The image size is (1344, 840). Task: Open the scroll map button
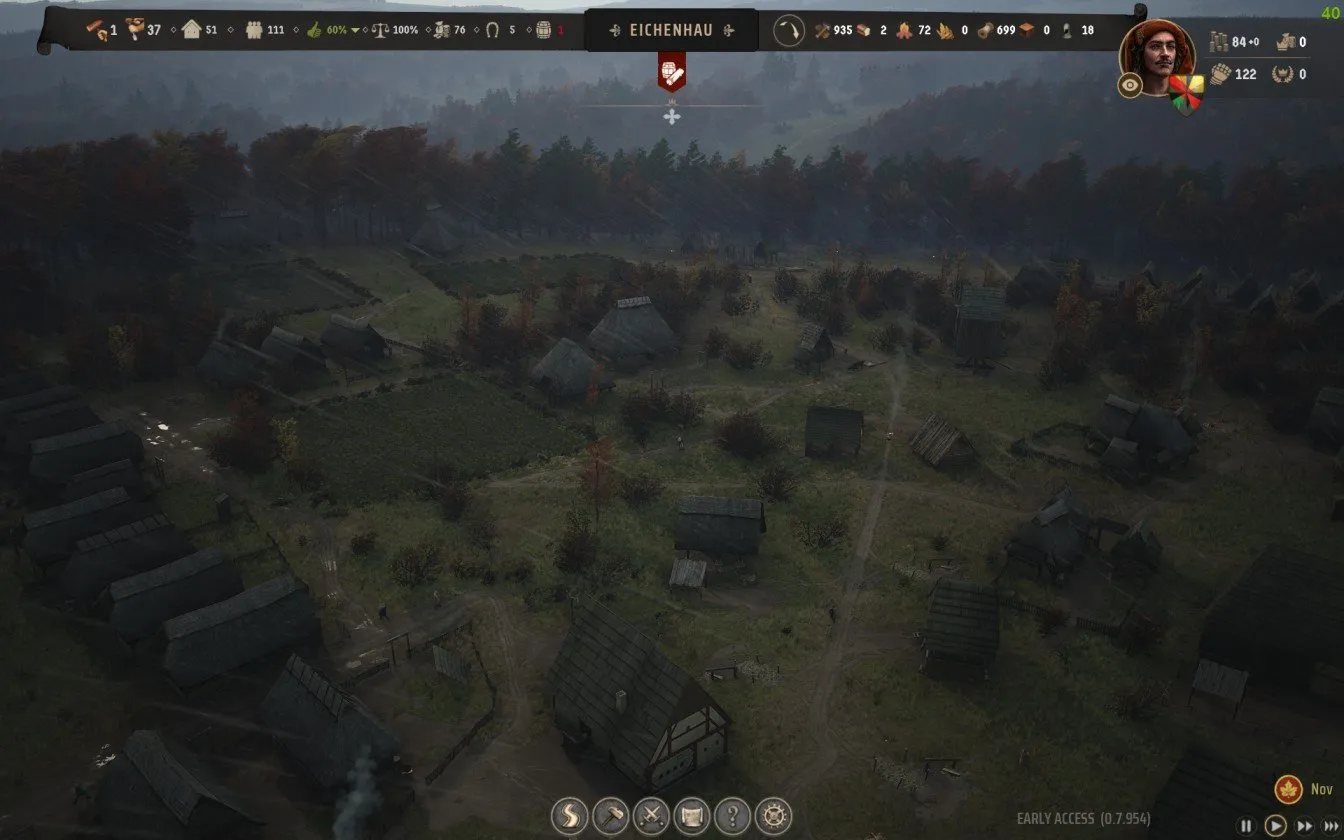point(692,817)
